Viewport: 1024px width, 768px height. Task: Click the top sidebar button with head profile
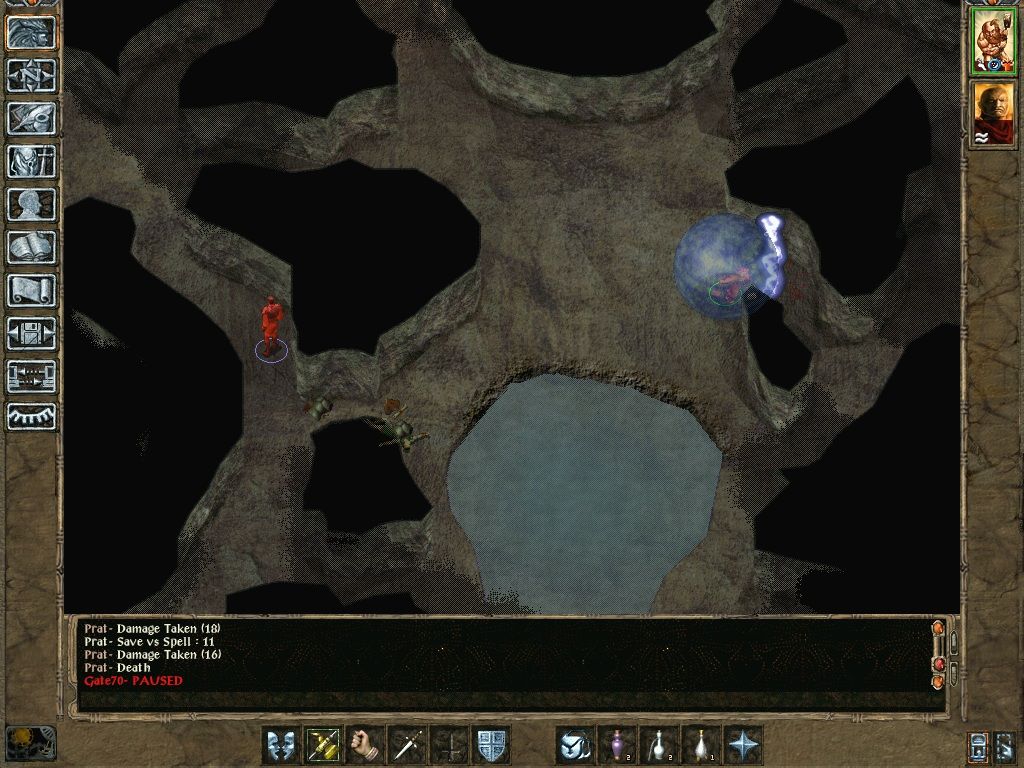[32, 33]
